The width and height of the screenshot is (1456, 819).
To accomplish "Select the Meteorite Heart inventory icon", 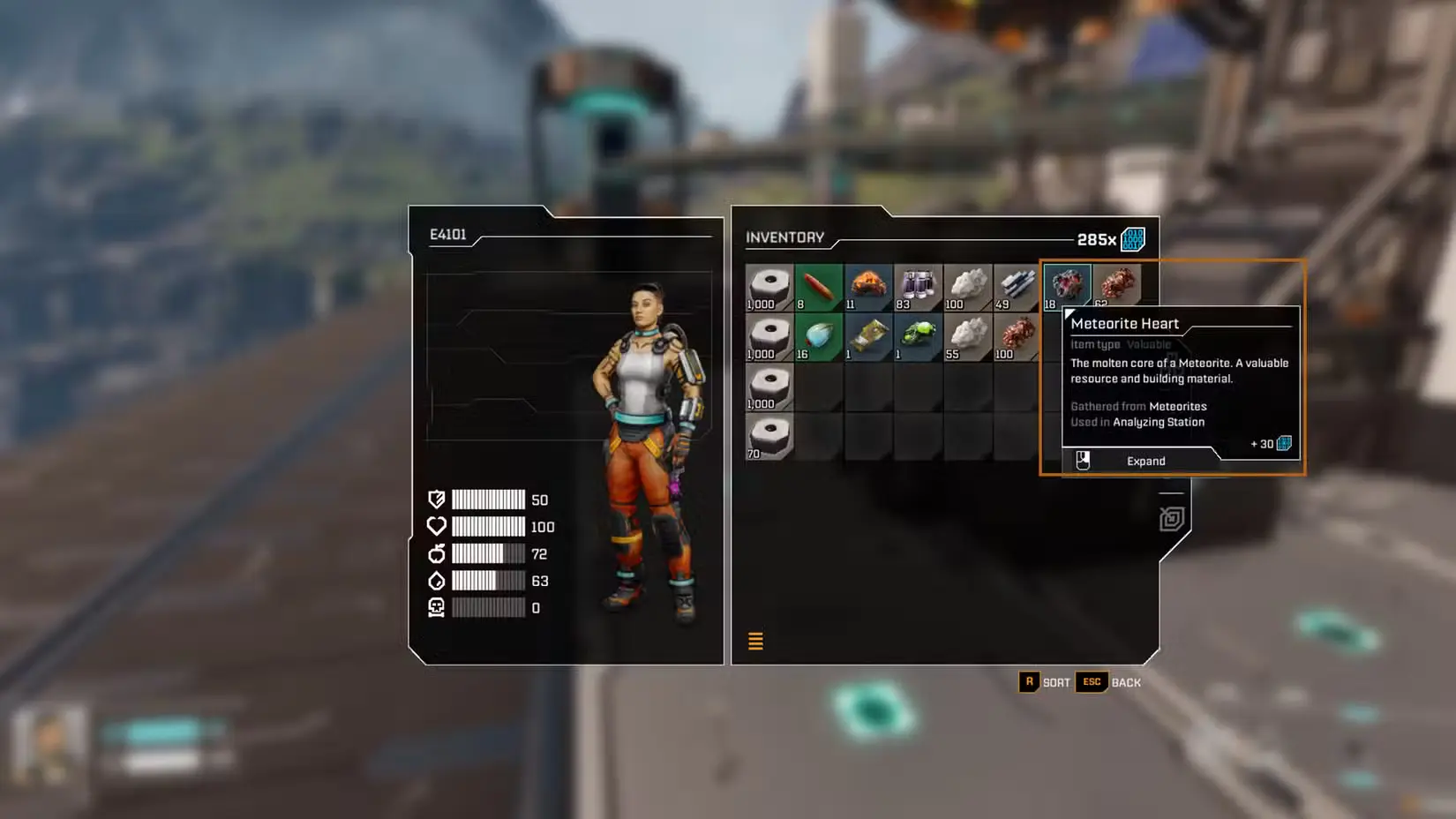I will pos(1067,284).
